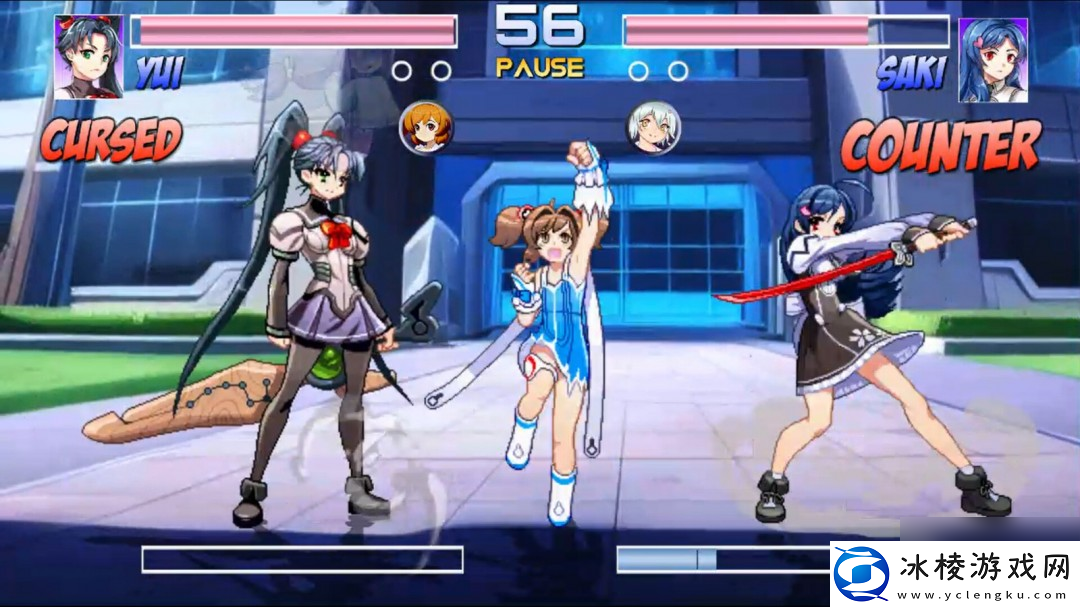Pause the match with the PAUSE button

coord(539,68)
